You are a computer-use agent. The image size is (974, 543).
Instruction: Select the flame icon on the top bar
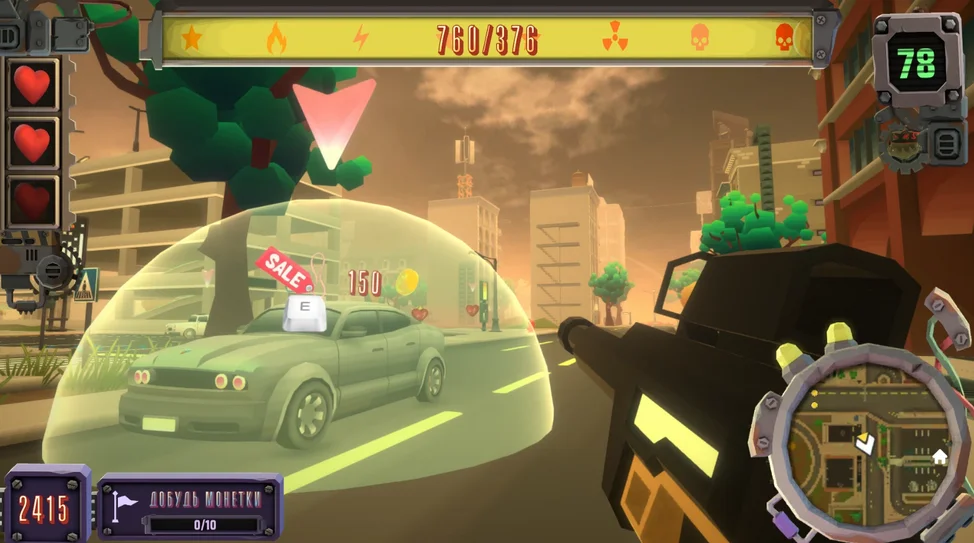pyautogui.click(x=275, y=39)
